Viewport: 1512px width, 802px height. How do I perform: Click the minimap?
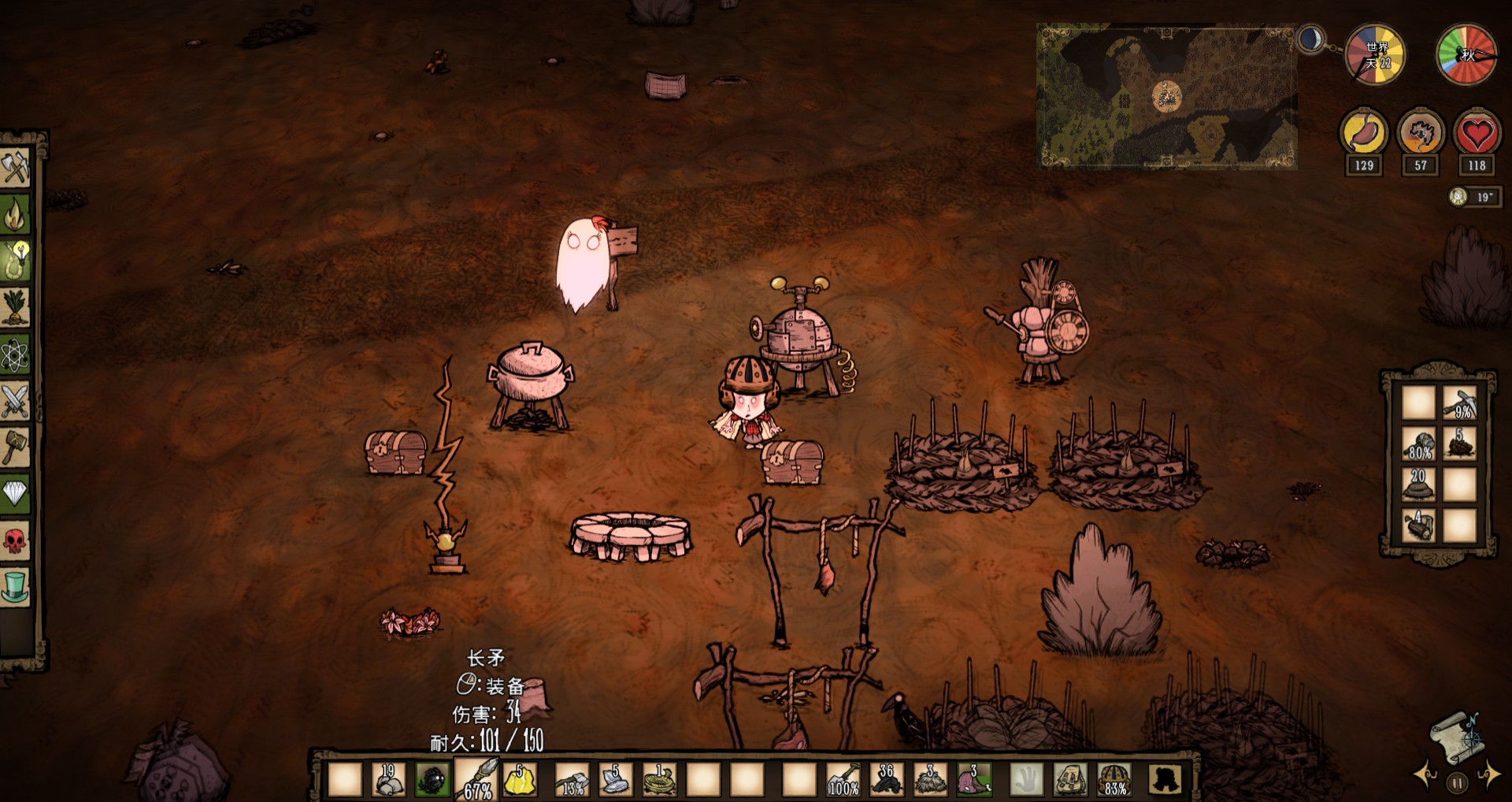click(1166, 96)
